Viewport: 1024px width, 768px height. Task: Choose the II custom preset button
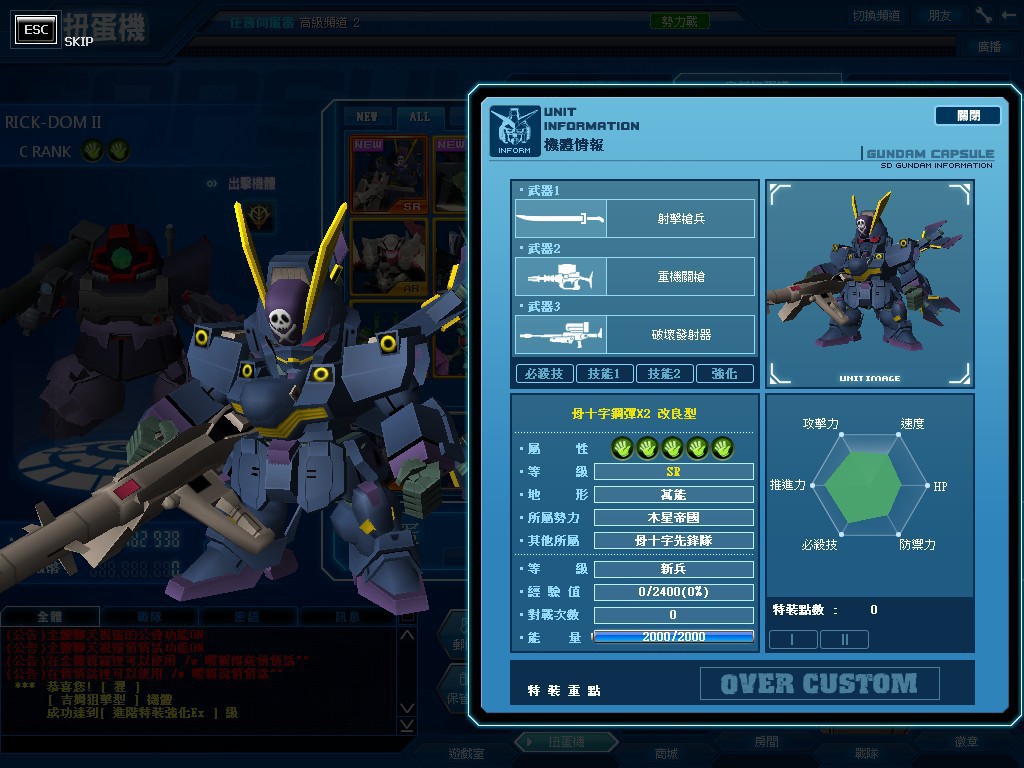point(844,639)
